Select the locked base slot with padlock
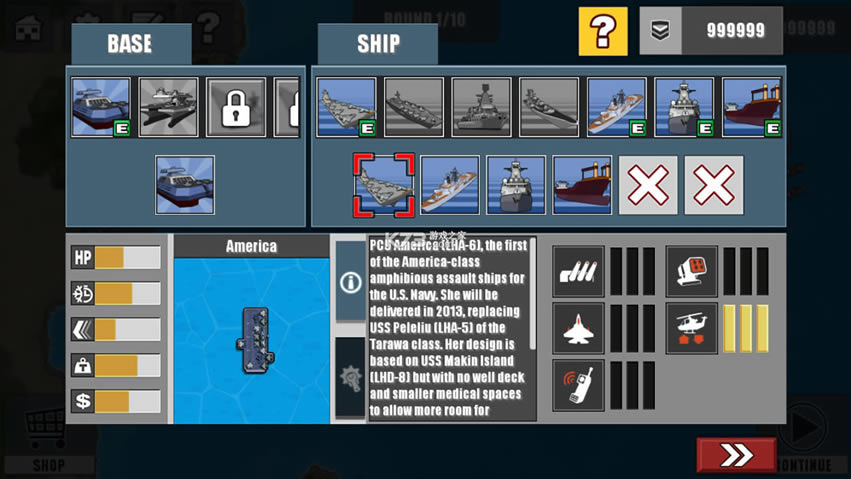 [x=236, y=107]
